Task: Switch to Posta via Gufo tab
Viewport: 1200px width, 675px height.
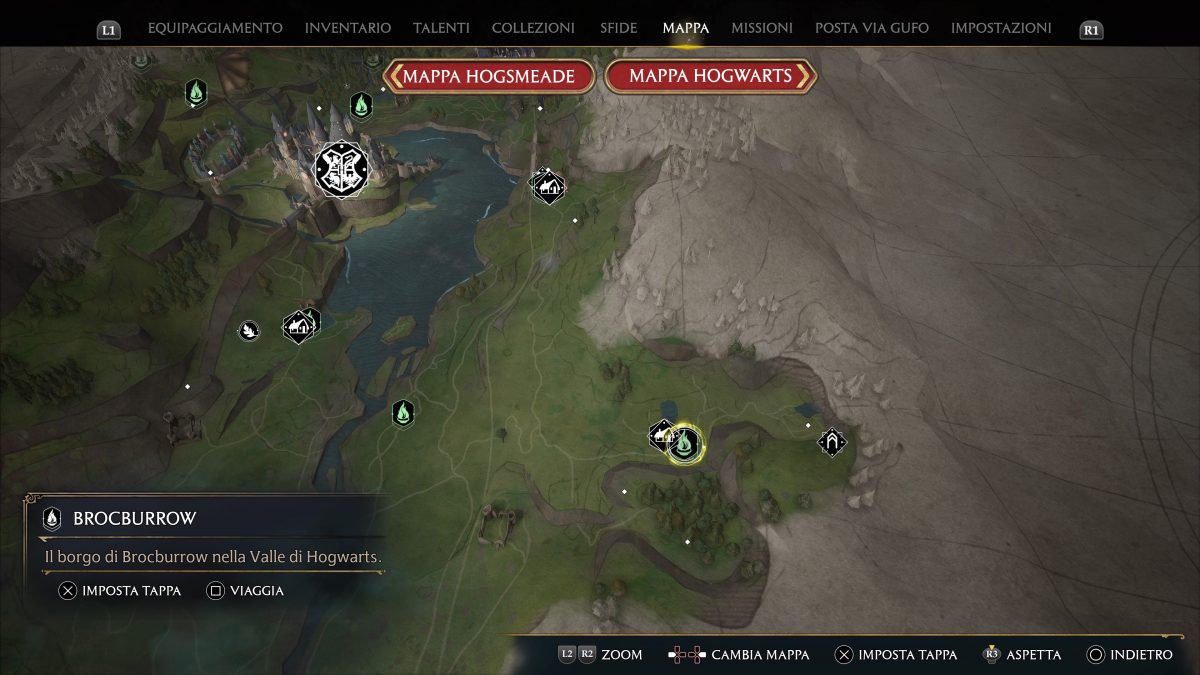Action: click(871, 28)
